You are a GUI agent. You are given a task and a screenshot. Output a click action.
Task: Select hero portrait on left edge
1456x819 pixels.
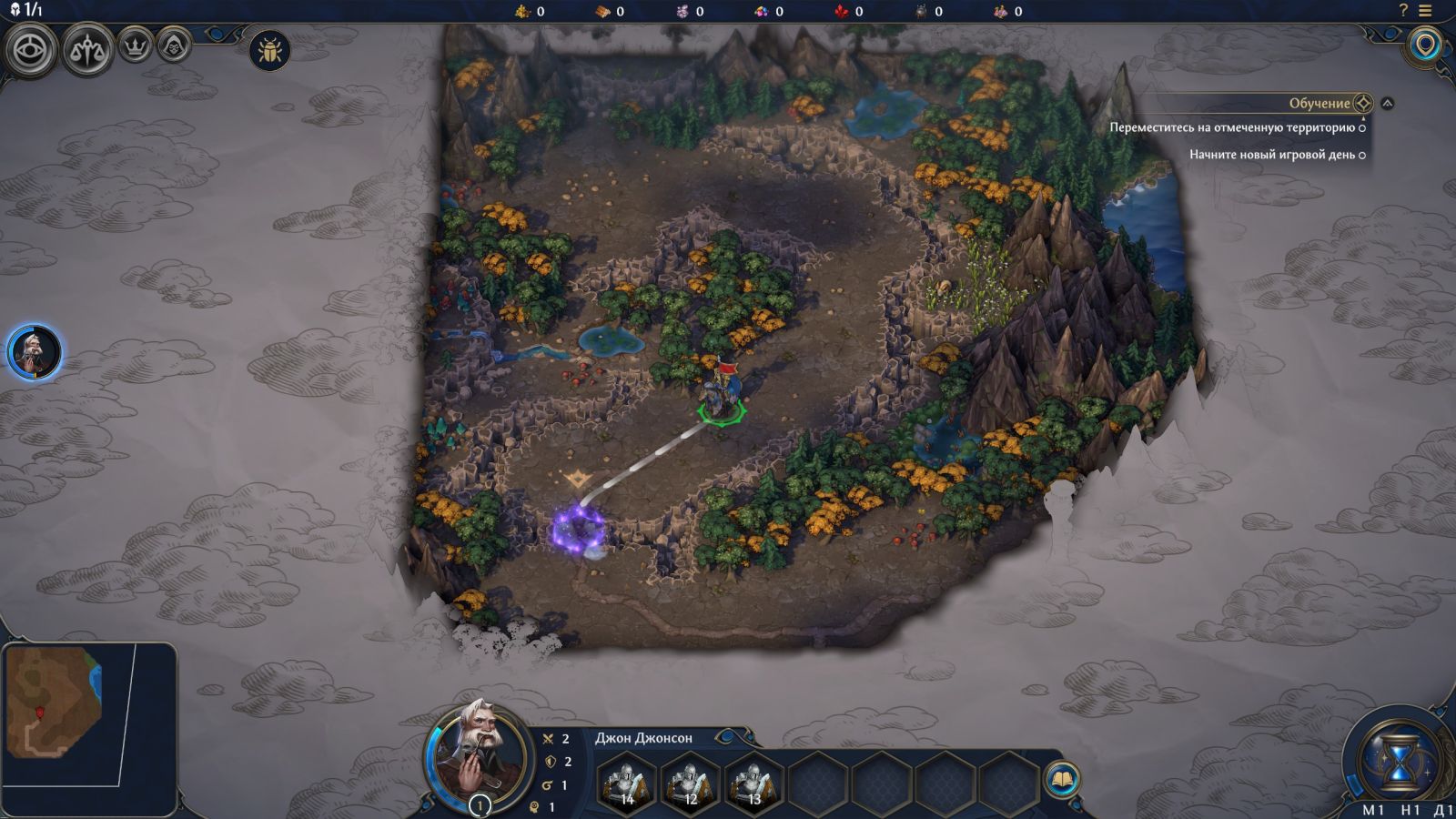tap(35, 352)
